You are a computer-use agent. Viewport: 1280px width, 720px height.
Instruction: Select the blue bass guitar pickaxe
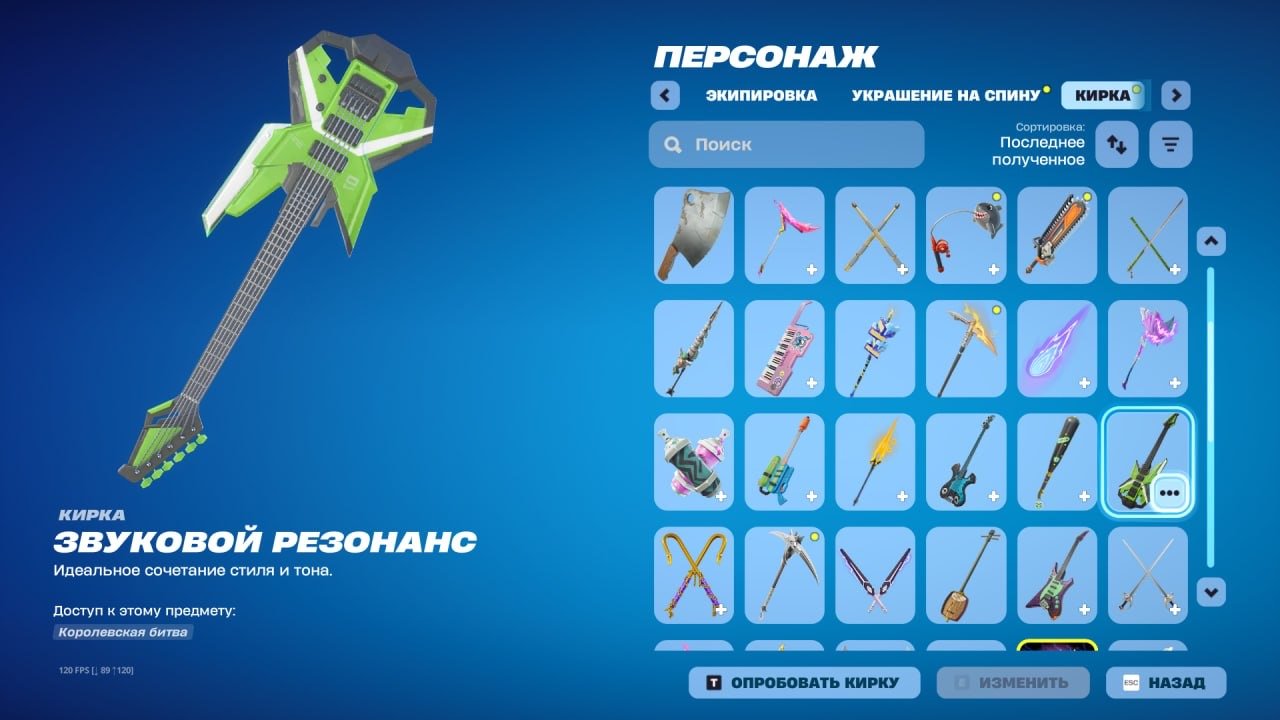[966, 461]
